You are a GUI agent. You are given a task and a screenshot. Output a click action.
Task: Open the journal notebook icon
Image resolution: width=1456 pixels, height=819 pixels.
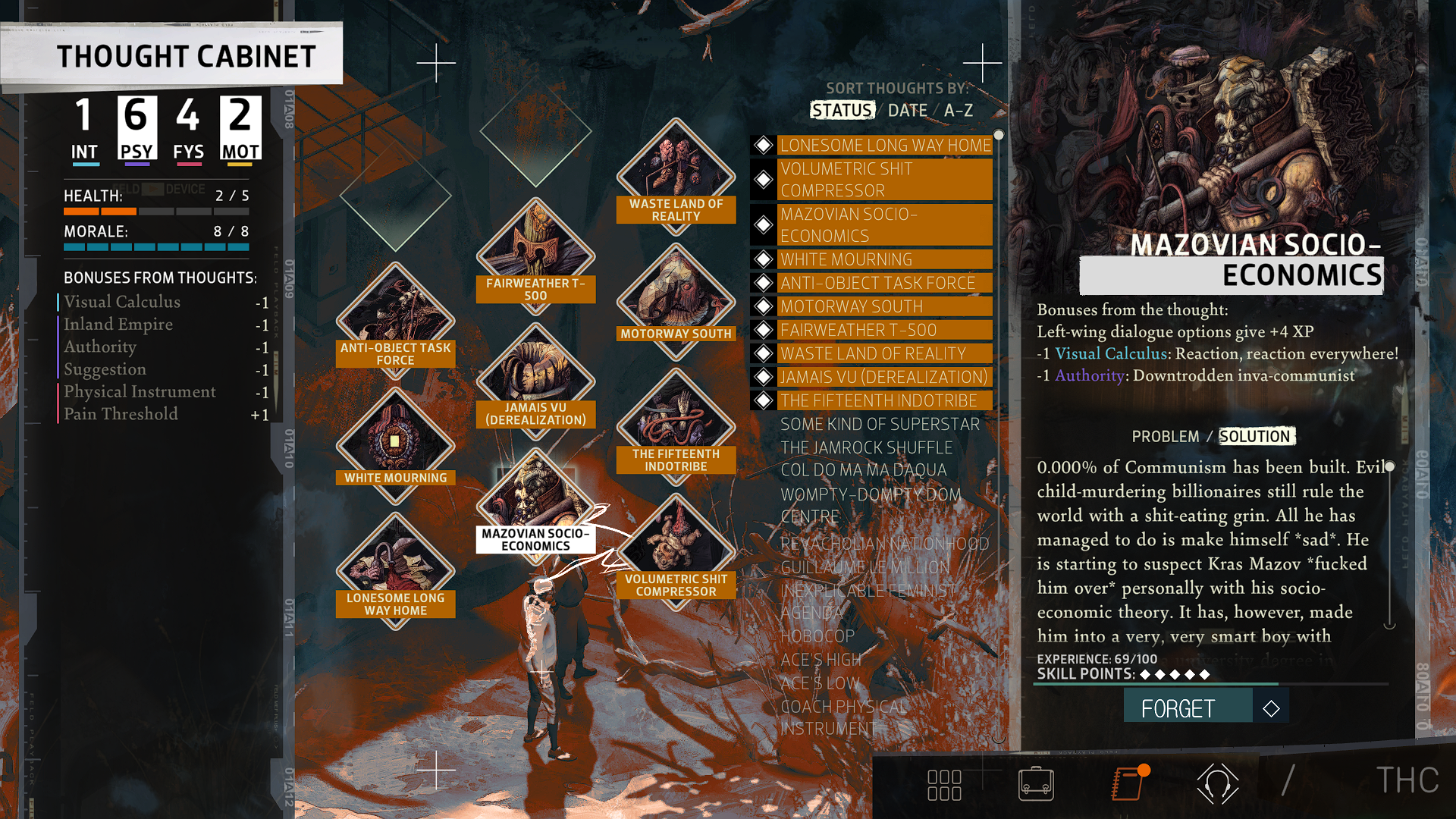1128,784
